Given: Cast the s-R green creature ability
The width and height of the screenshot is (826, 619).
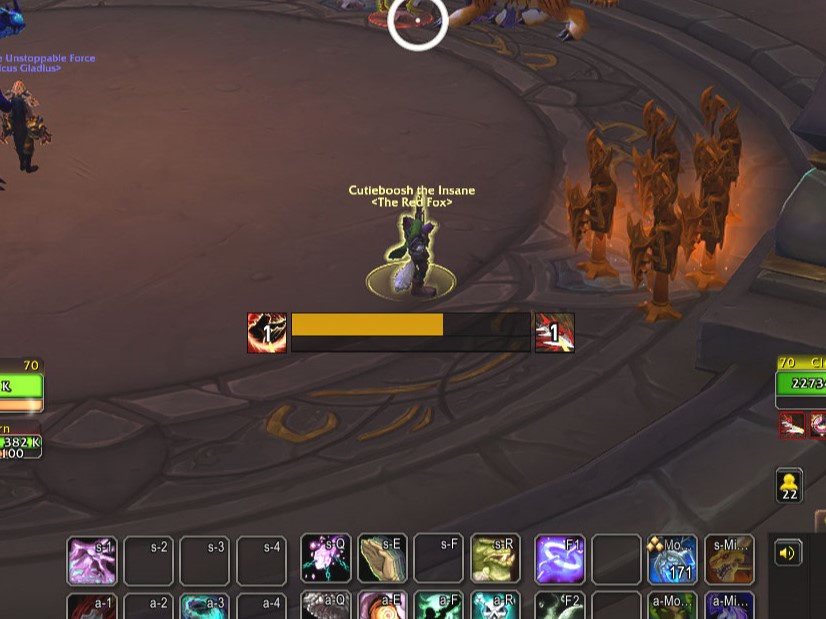Looking at the screenshot, I should (x=495, y=560).
